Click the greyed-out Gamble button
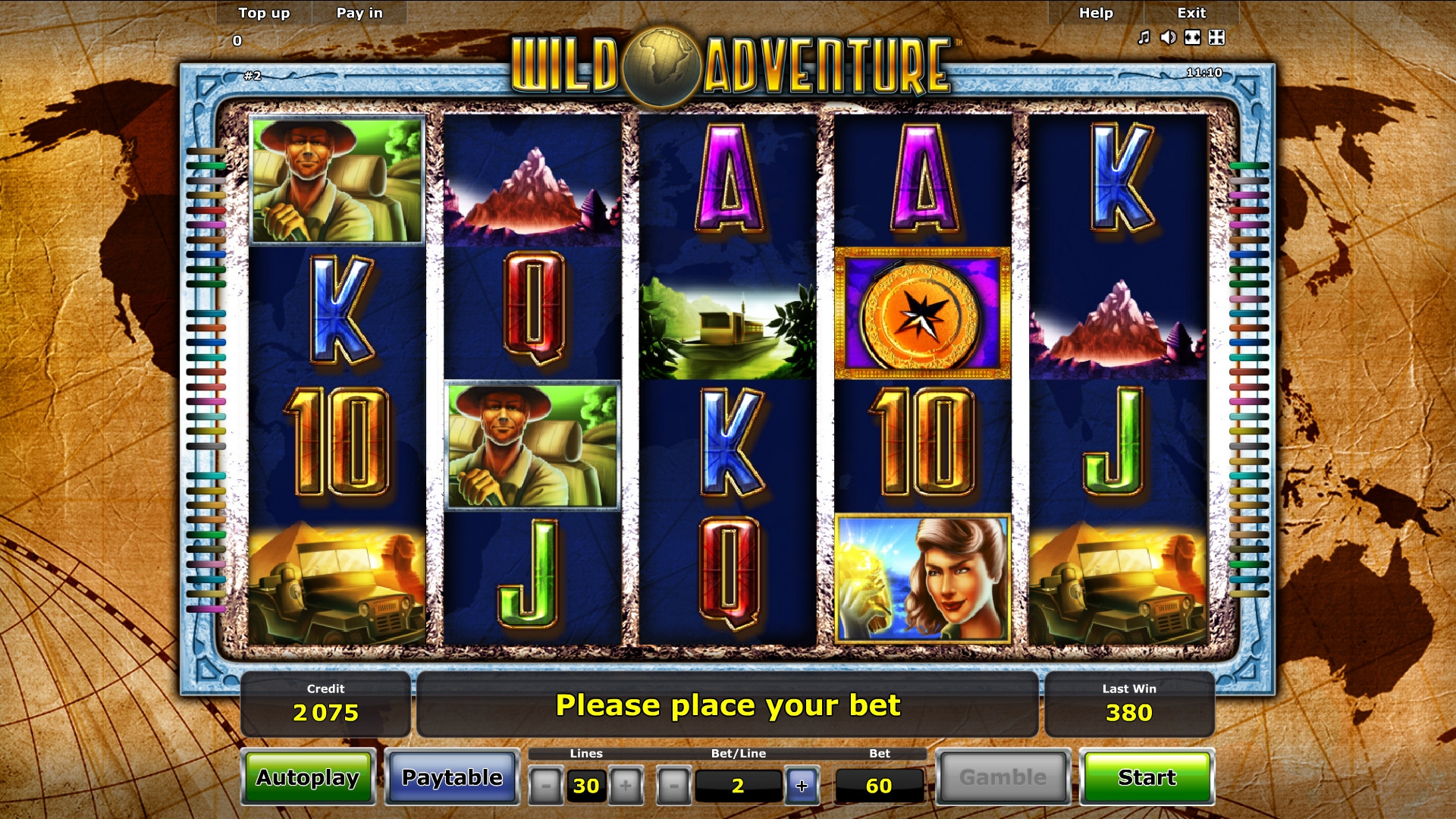 coord(1003,777)
